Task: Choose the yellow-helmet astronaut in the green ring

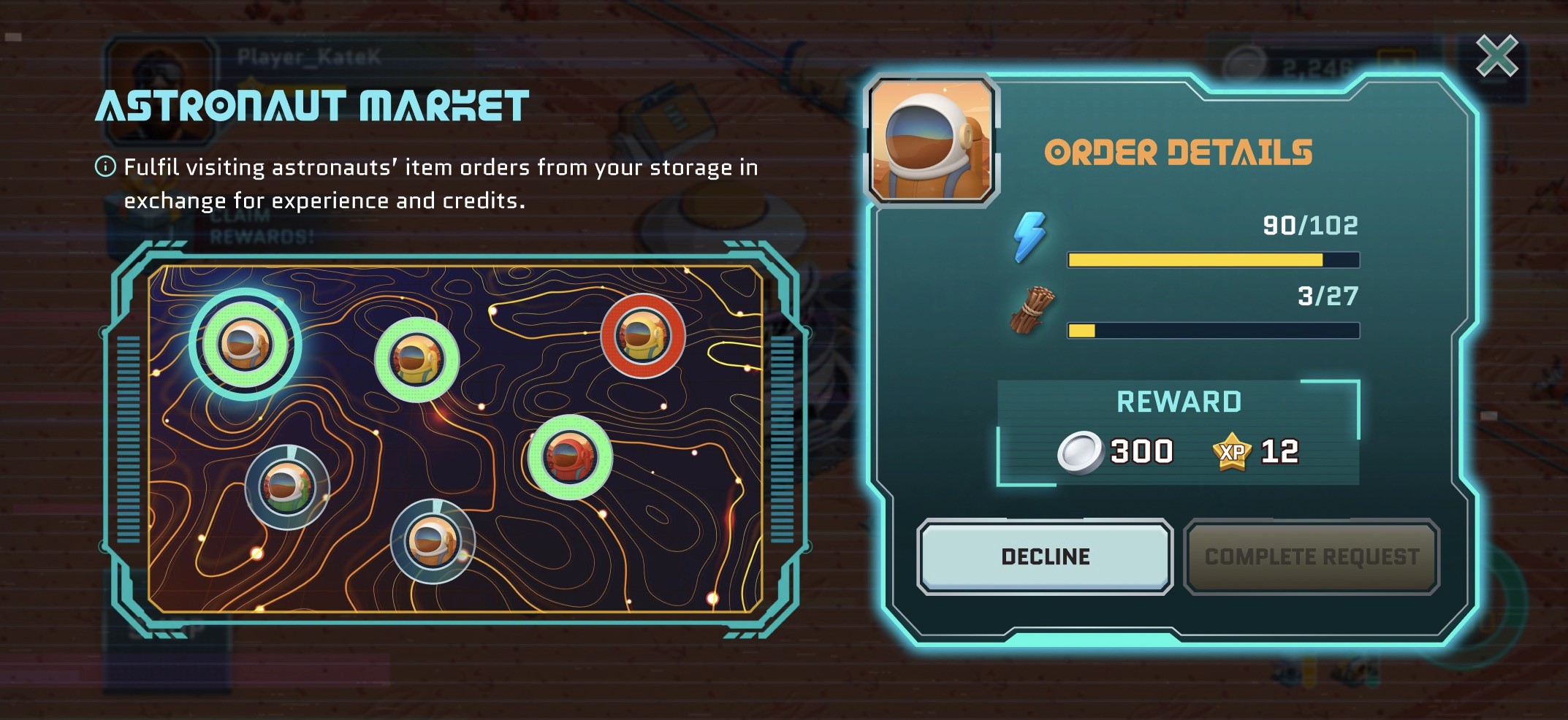Action: (x=416, y=359)
